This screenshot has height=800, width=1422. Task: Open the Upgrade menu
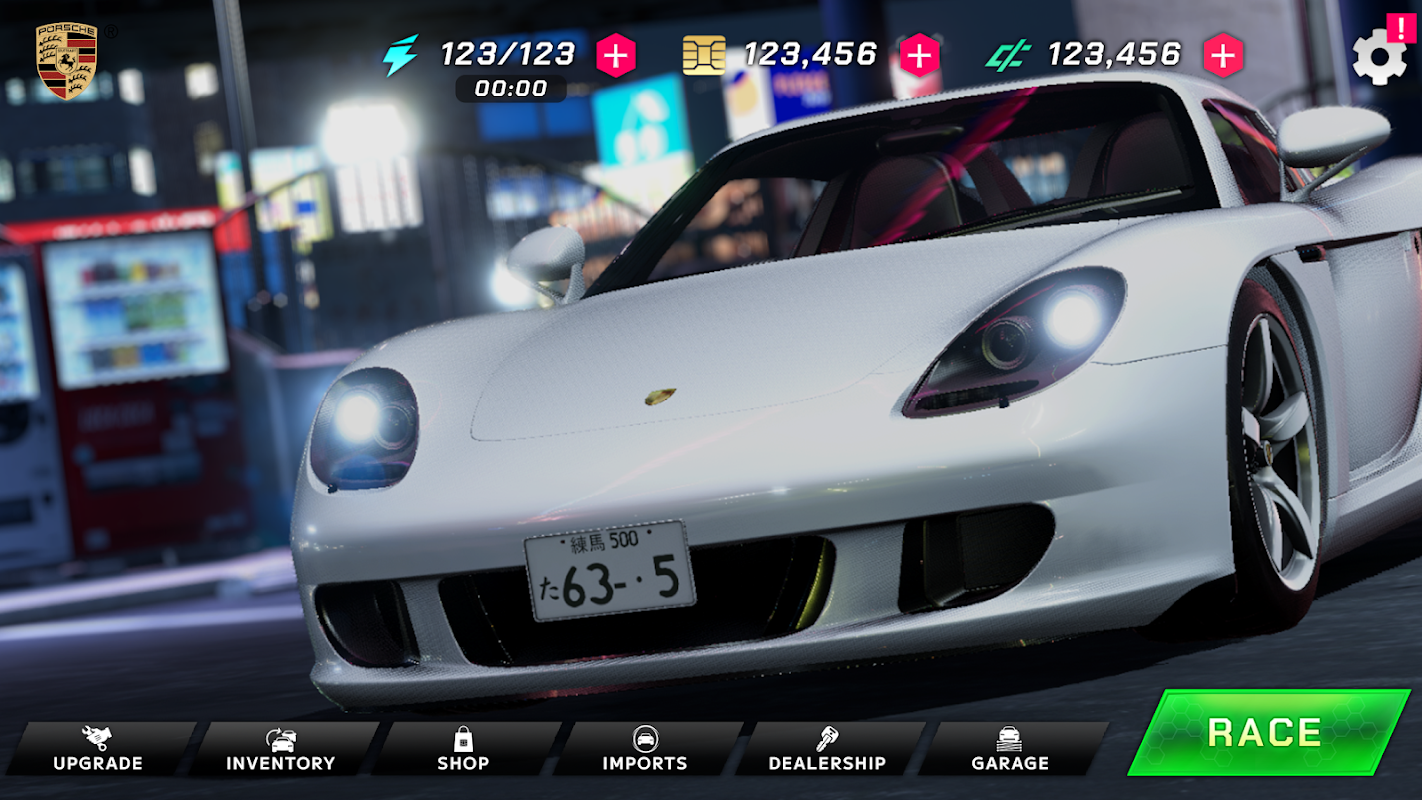pos(98,750)
